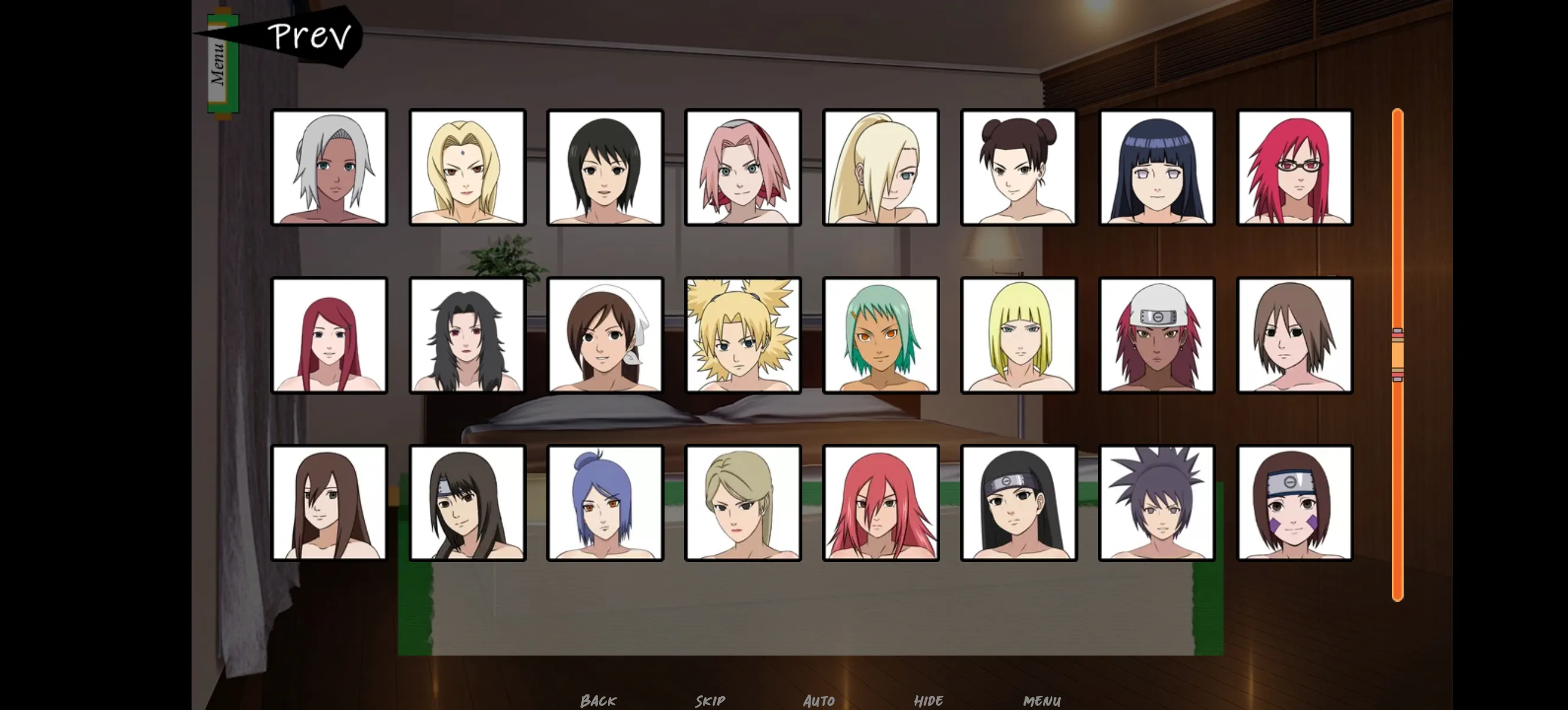Choose the pink-haired girl portrait
Image resolution: width=1568 pixels, height=710 pixels.
[x=743, y=167]
